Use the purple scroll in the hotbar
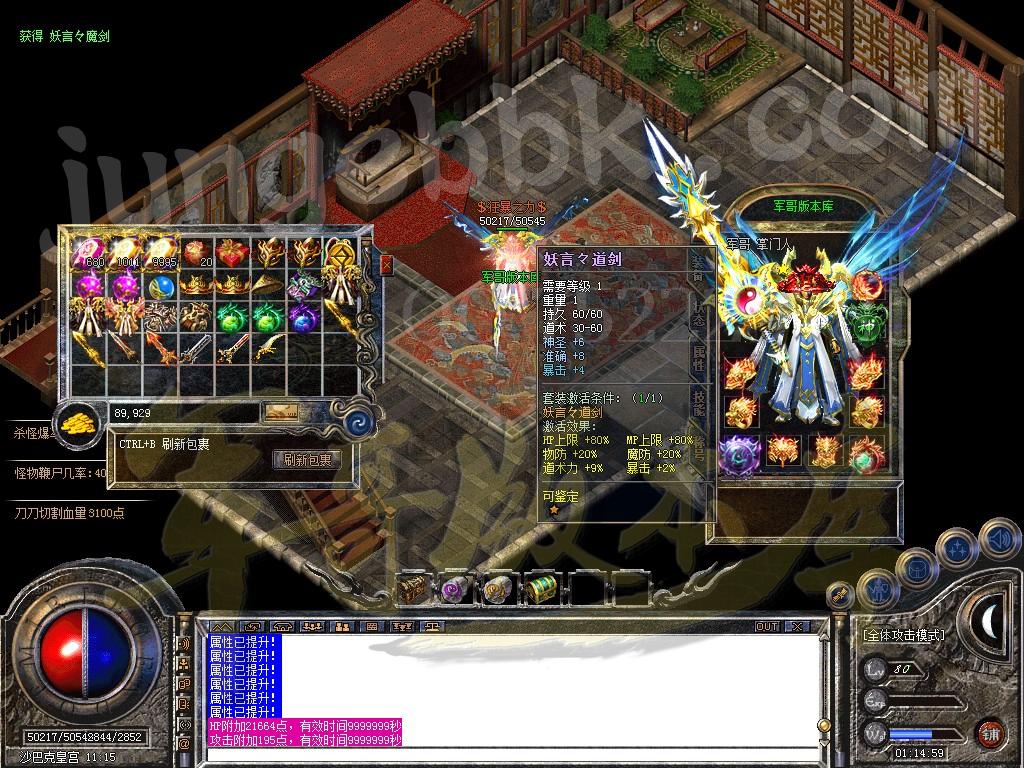This screenshot has width=1024, height=768. coord(456,588)
